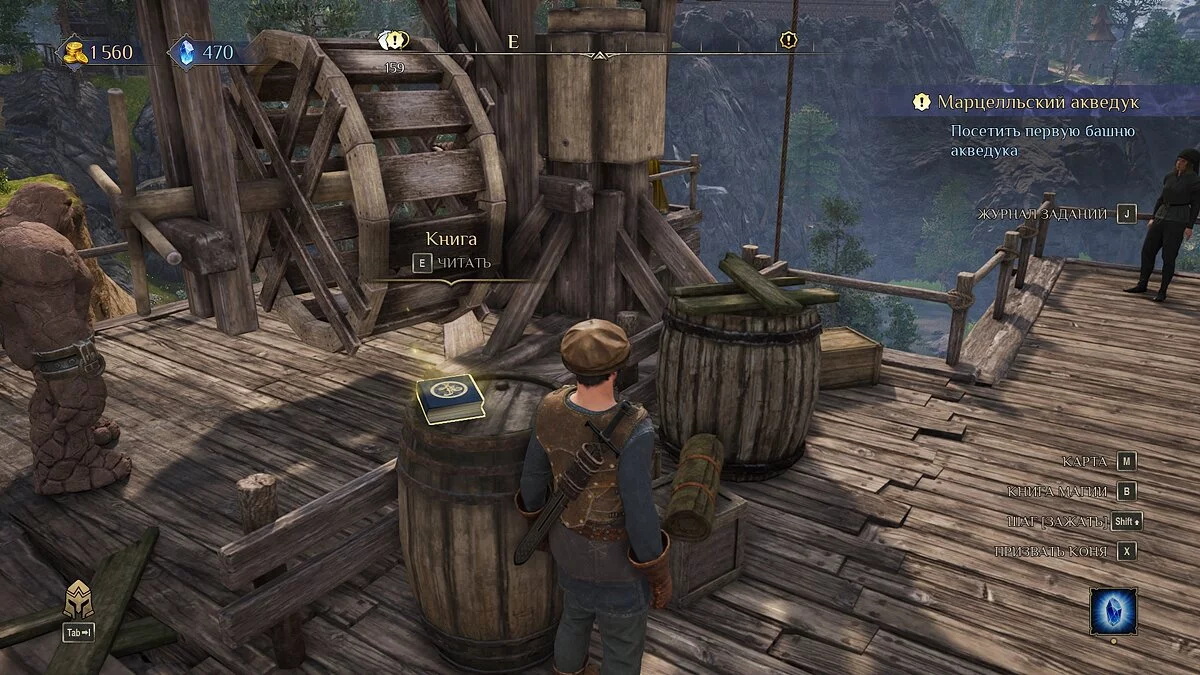Screen dimensions: 1200x675
Task: Select the quest marker right of compass center
Action: (x=789, y=40)
